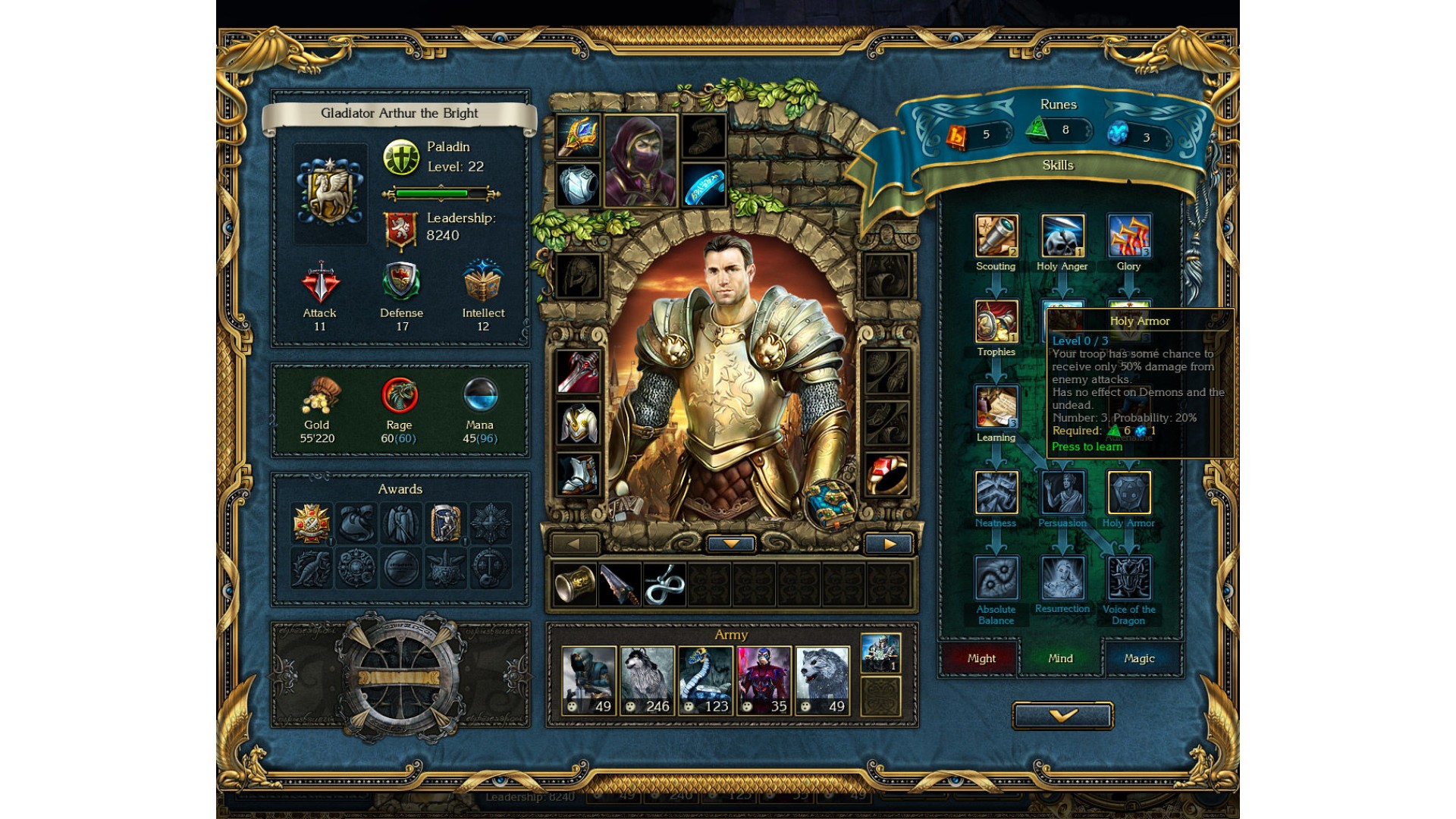1456x819 pixels.
Task: Switch to the Might skills tab
Action: tap(981, 658)
